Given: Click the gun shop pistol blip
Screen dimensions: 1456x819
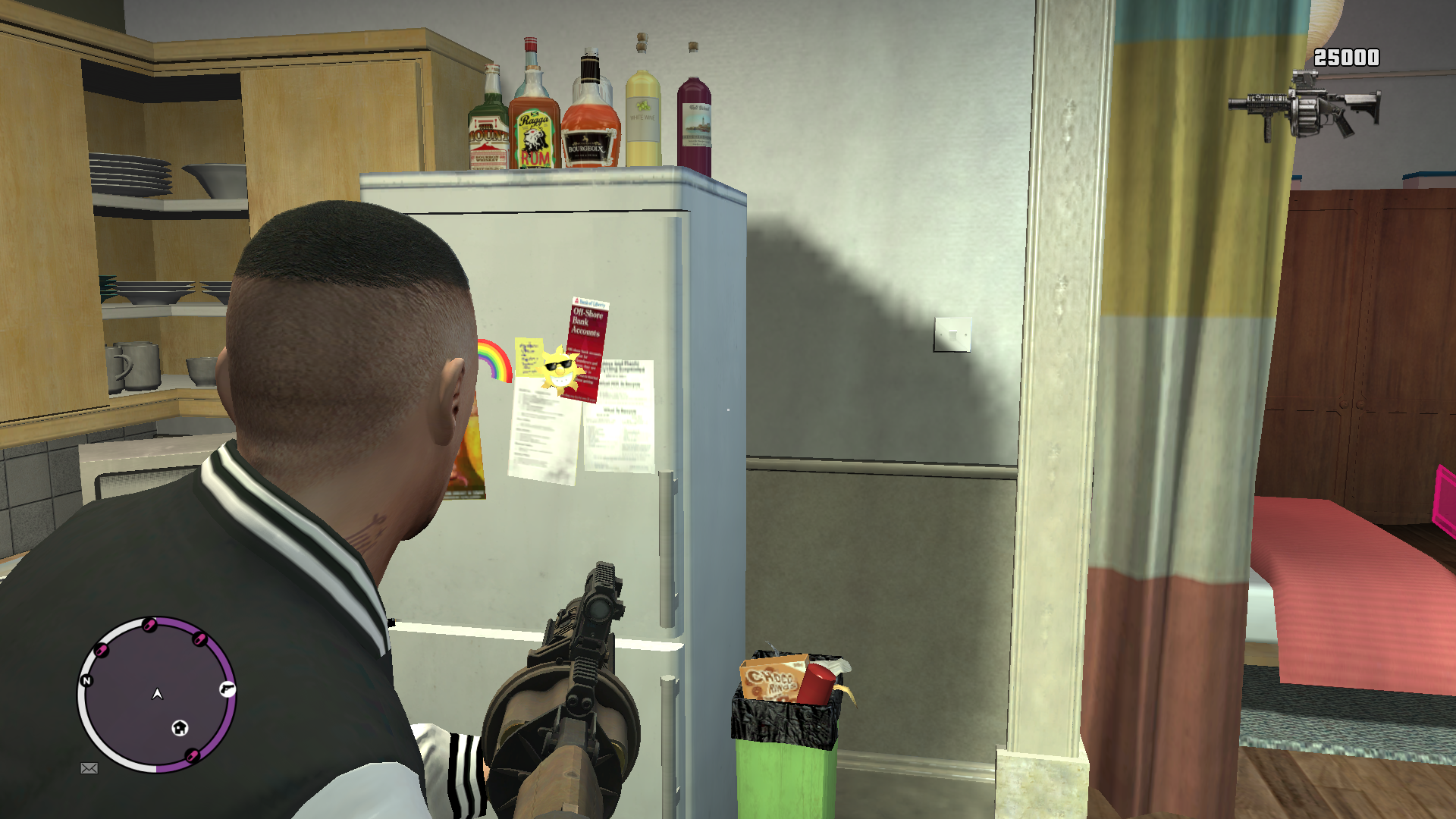Looking at the screenshot, I should (x=227, y=689).
